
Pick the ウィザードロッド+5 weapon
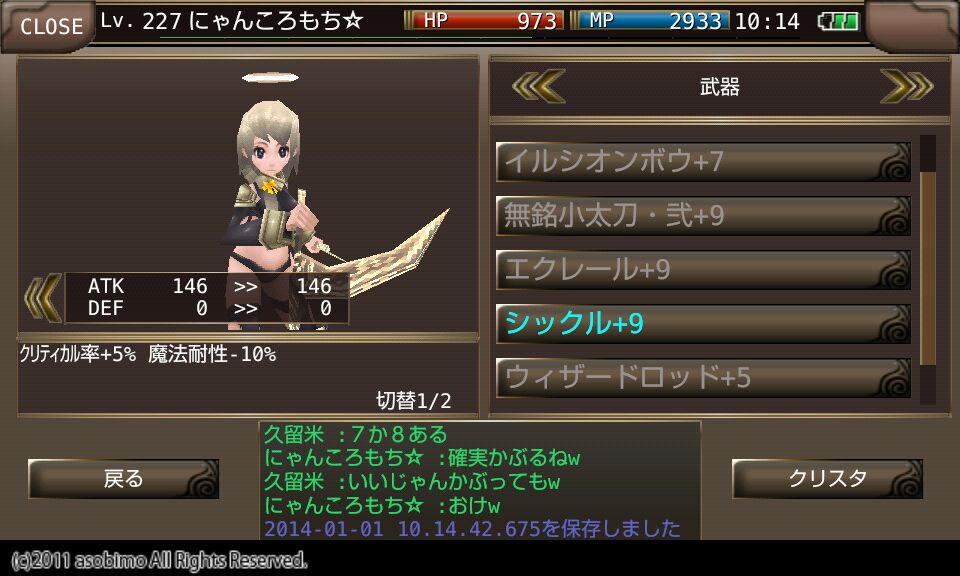(702, 378)
